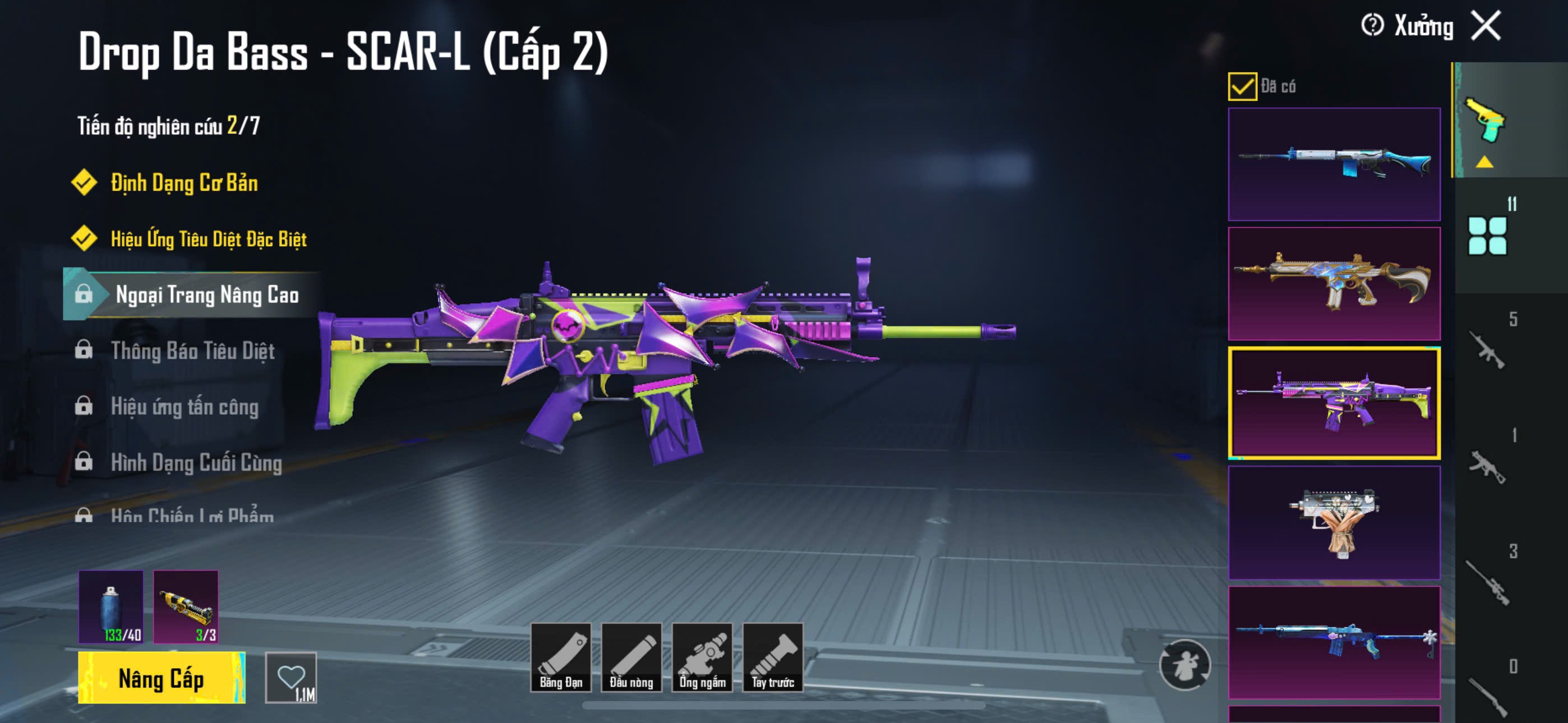Screen dimensions: 1568x723
Task: Select Hiệu Ứng Tiêu Diệt Đặc Biệt stage
Action: [x=208, y=239]
